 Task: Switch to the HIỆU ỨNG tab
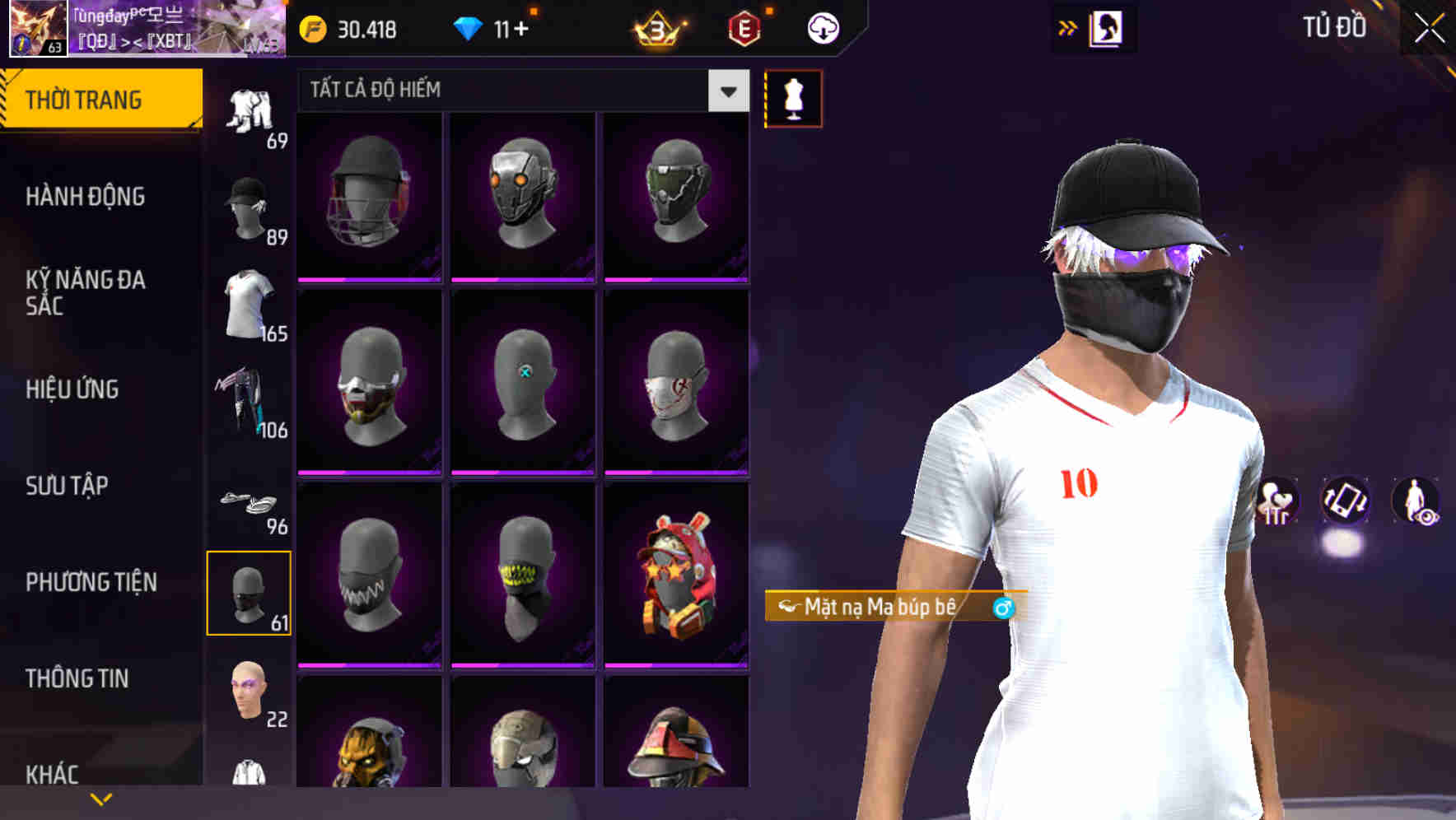pos(73,389)
